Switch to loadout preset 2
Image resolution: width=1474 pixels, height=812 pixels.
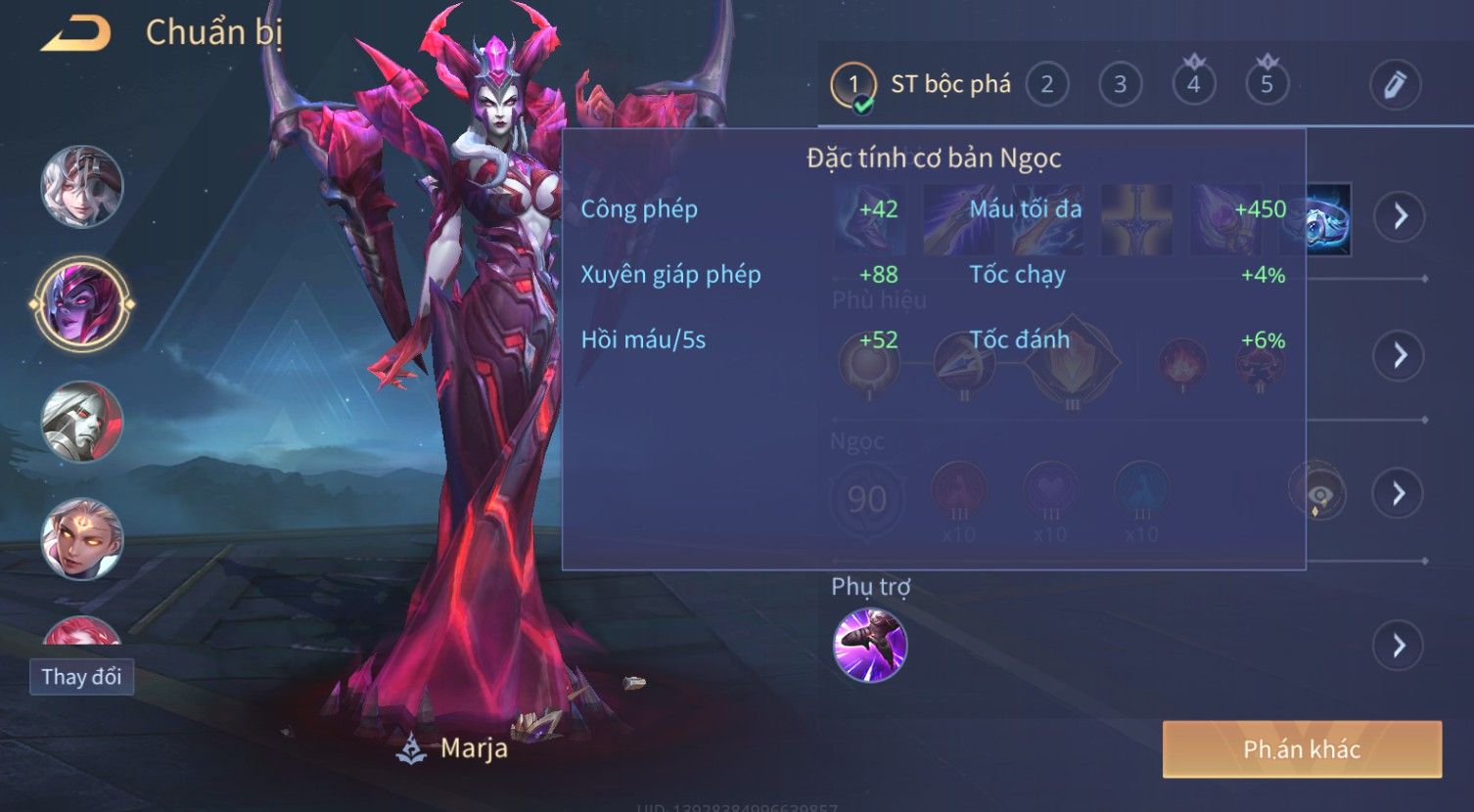click(x=1046, y=85)
